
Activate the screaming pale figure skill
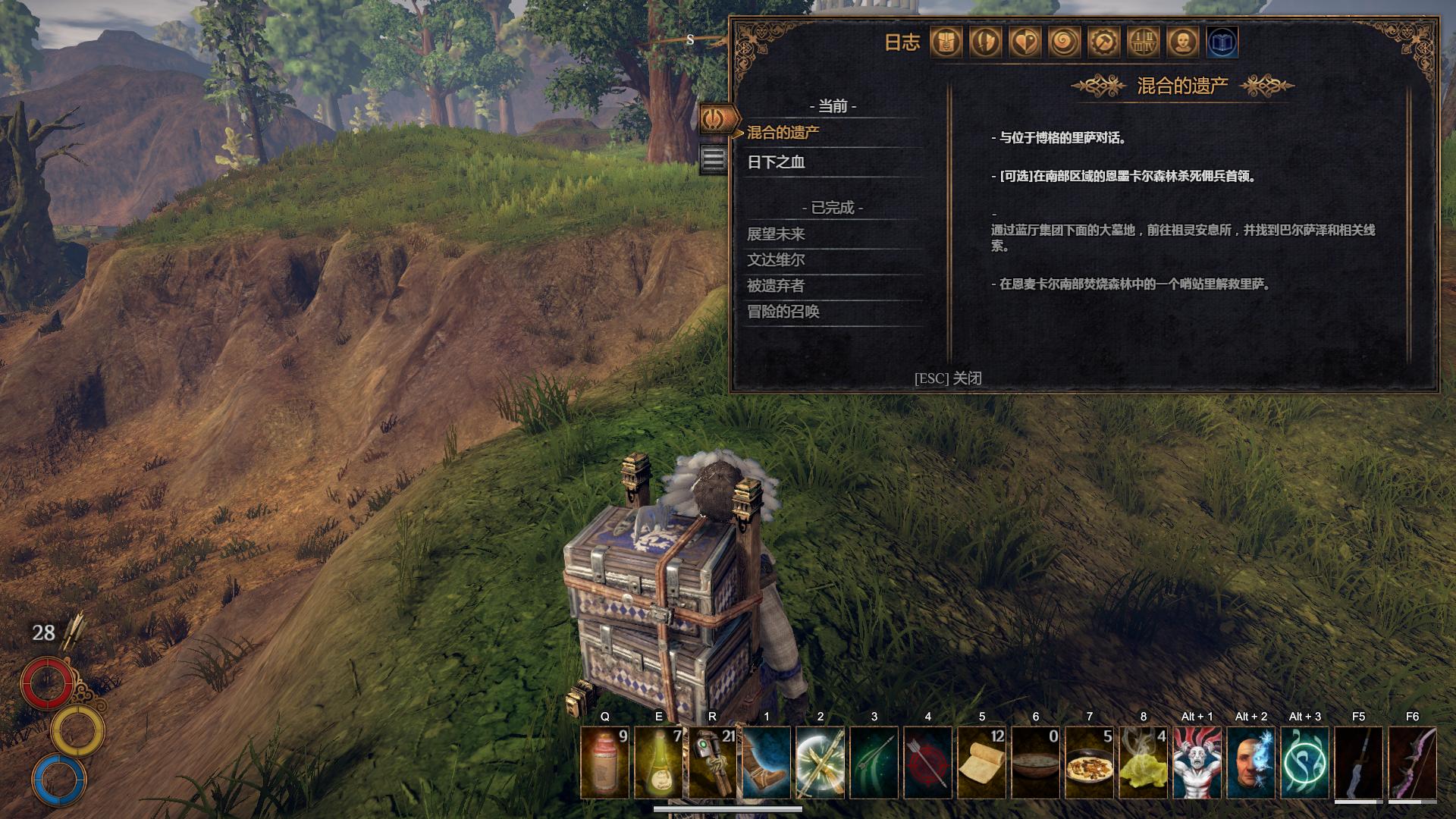coord(1197,762)
